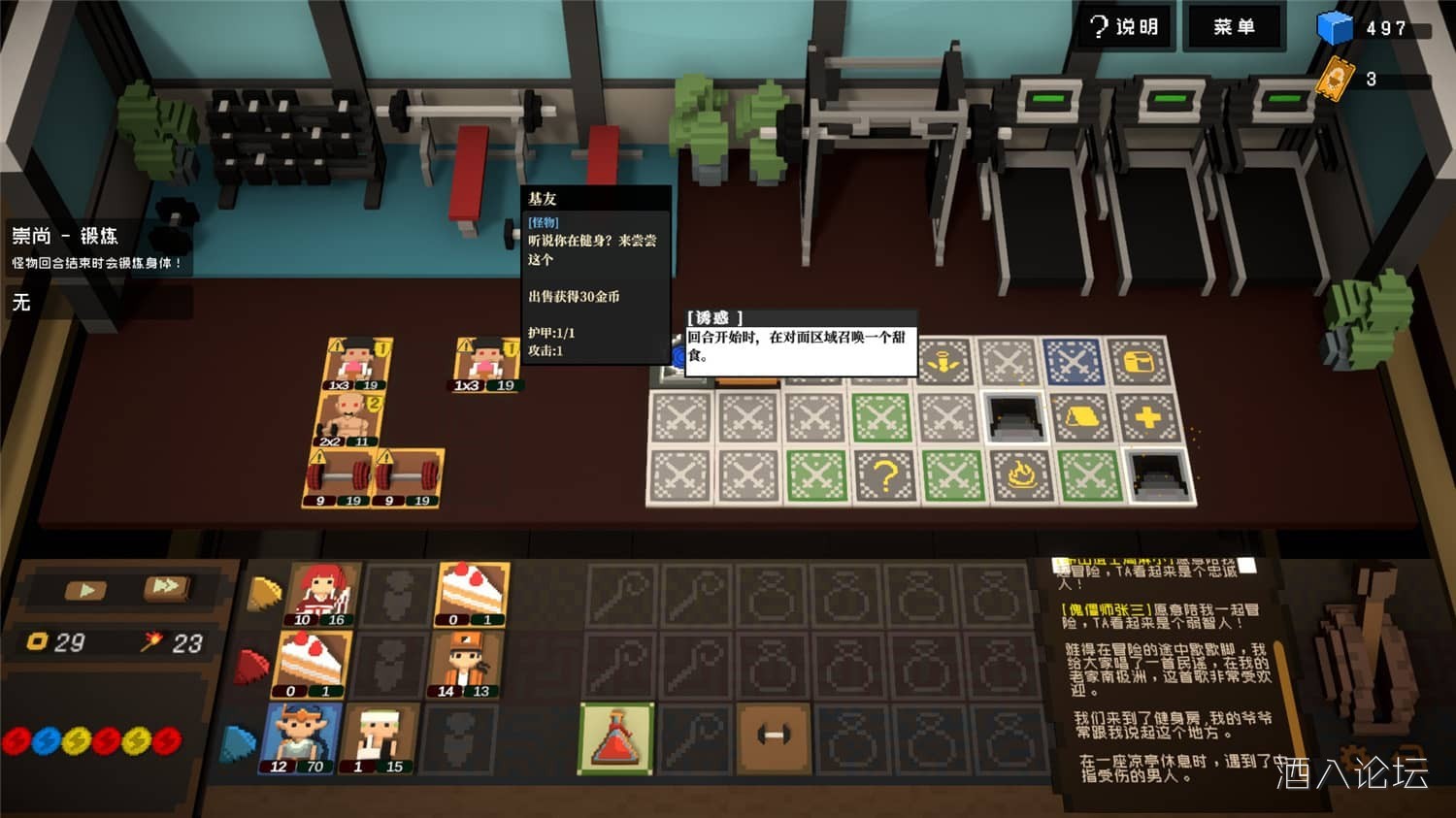Select the red-haired hero card
Image resolution: width=1456 pixels, height=818 pixels.
click(x=321, y=594)
